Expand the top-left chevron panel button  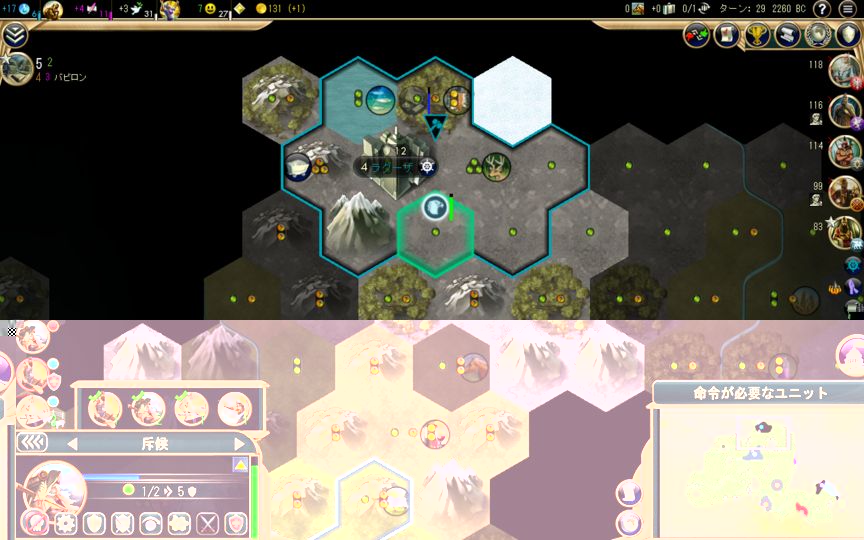coord(14,35)
